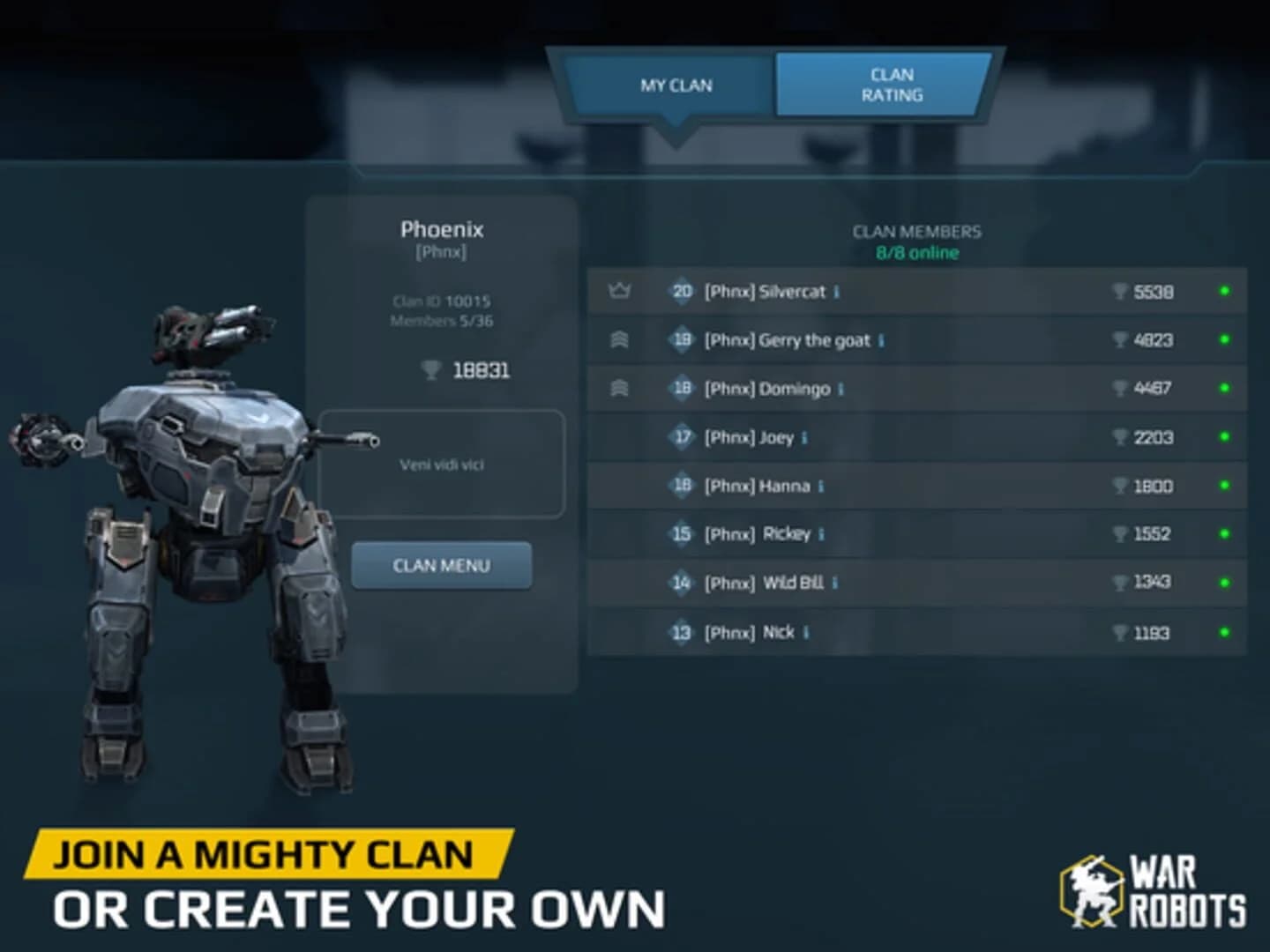Toggle the online indicator next to Nick
This screenshot has width=1270, height=952.
pyautogui.click(x=1226, y=632)
